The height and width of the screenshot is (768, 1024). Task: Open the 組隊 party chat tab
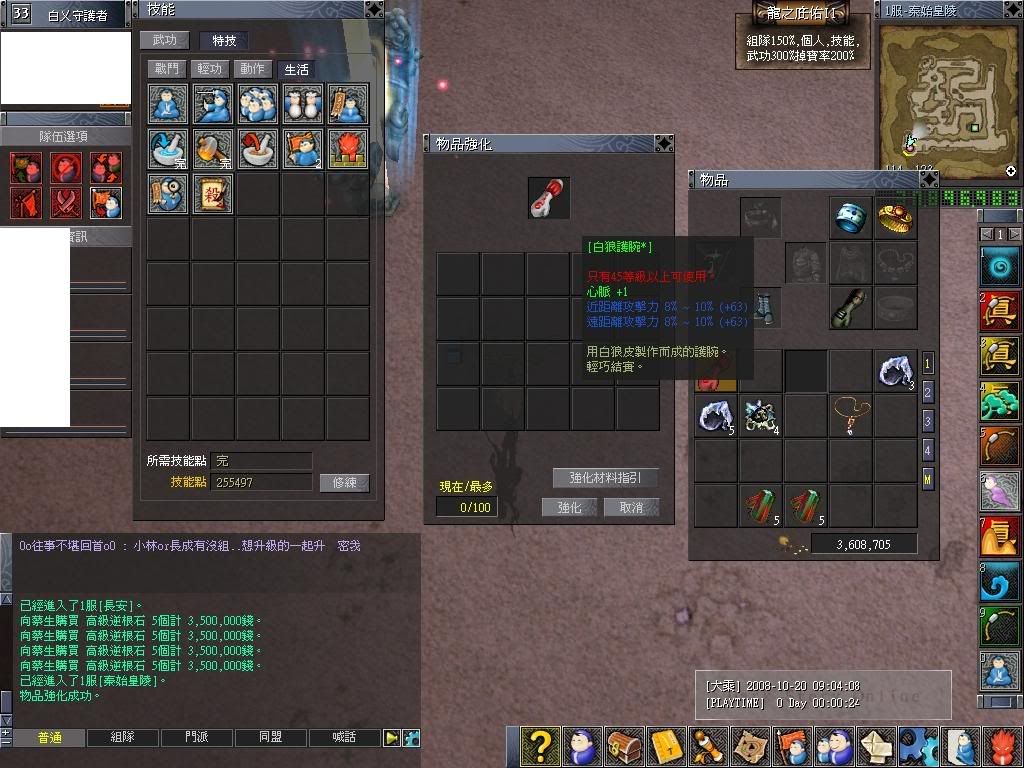pos(122,737)
